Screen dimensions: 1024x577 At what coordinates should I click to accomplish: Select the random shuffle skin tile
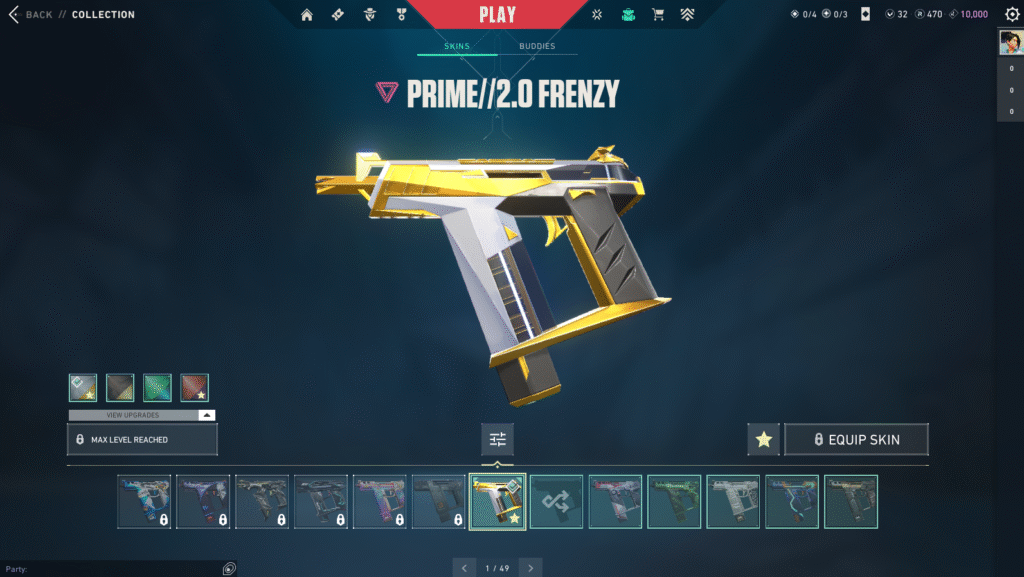pos(556,501)
